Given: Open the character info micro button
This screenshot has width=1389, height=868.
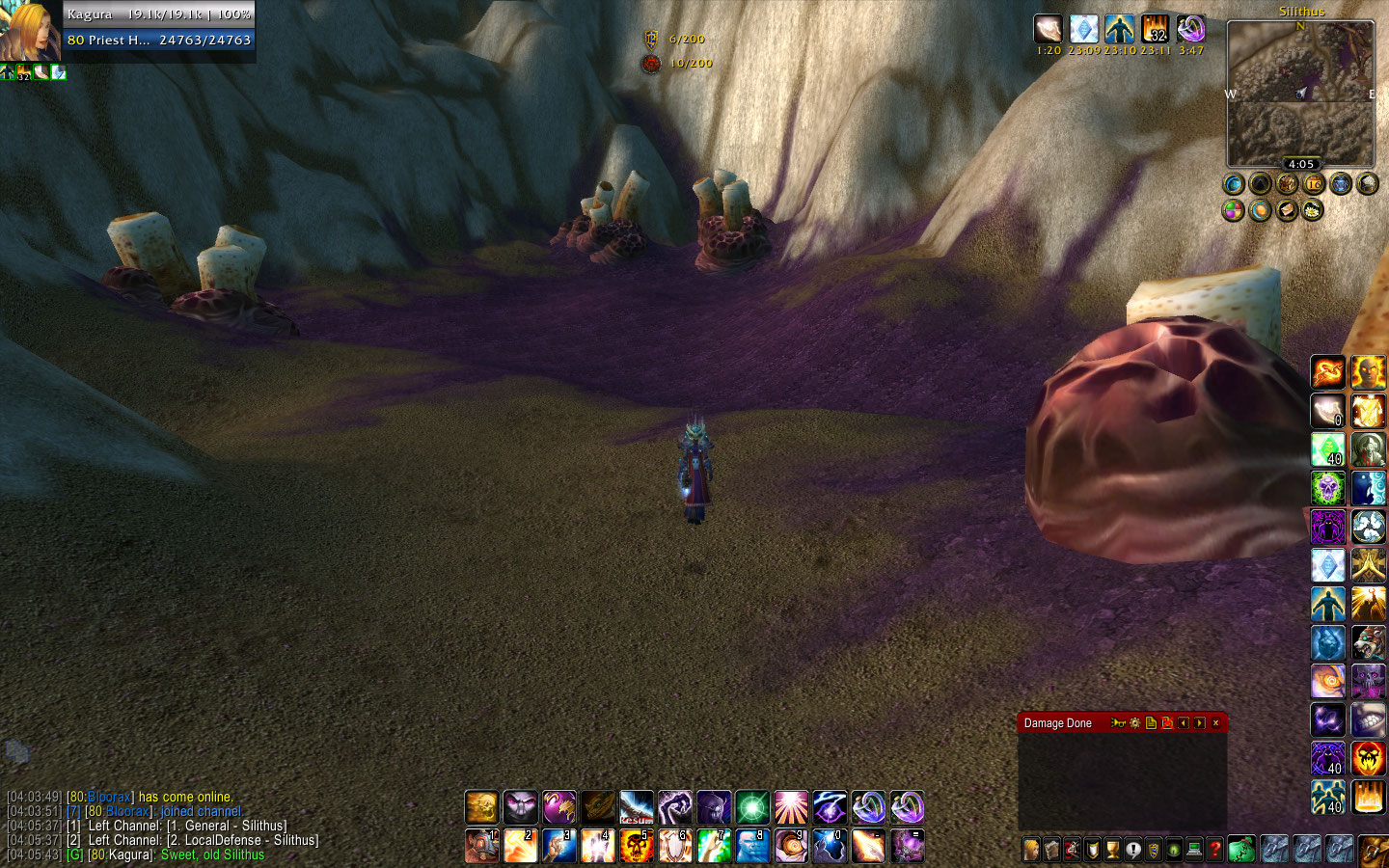Looking at the screenshot, I should [x=1031, y=850].
